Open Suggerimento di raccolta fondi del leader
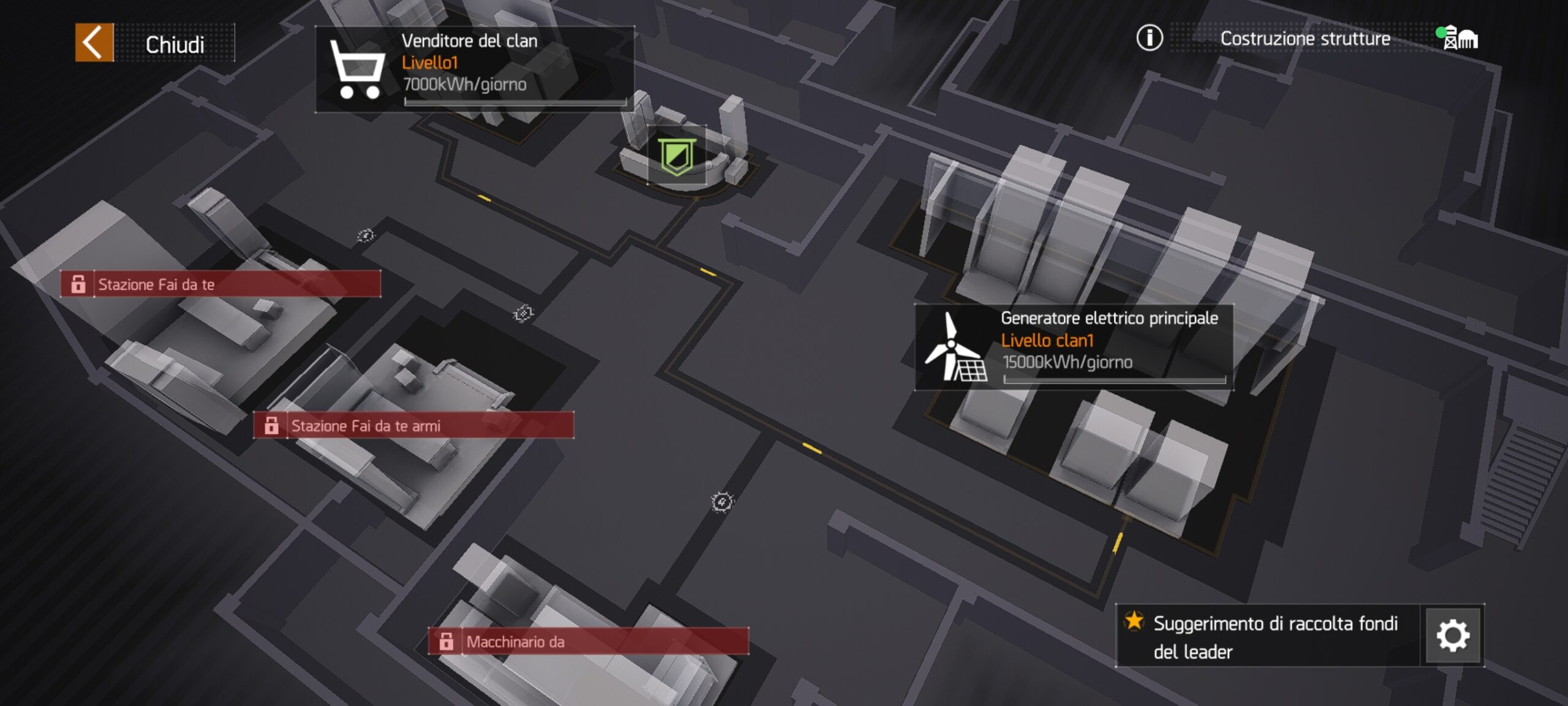Image resolution: width=1568 pixels, height=706 pixels. click(x=1268, y=636)
